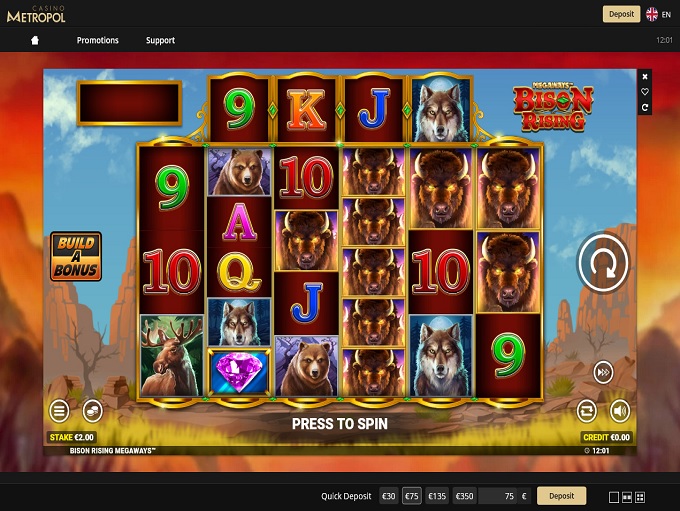Open the Build A Bonus feature

tap(76, 256)
